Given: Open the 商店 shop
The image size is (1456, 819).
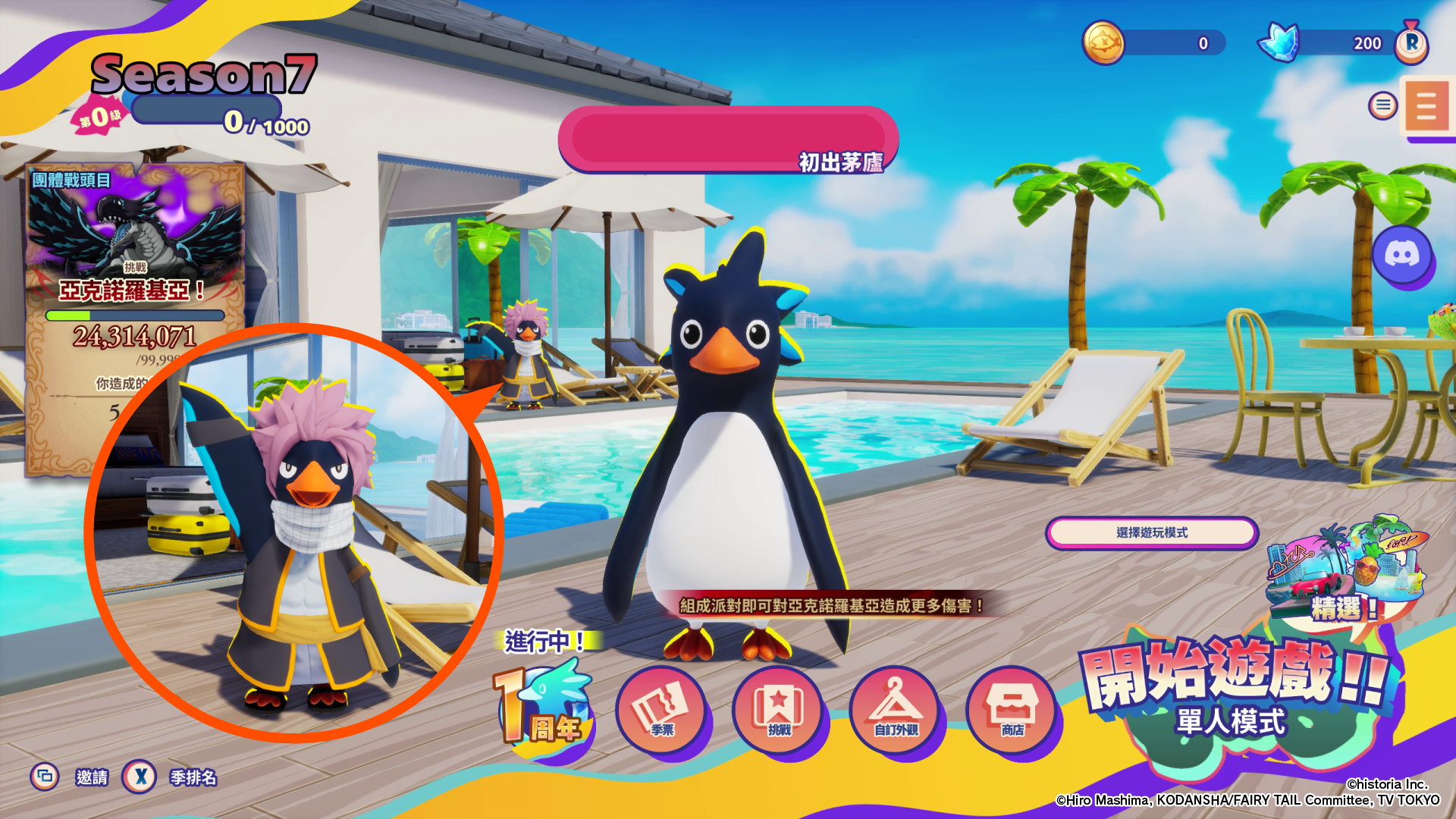Looking at the screenshot, I should [x=1012, y=711].
